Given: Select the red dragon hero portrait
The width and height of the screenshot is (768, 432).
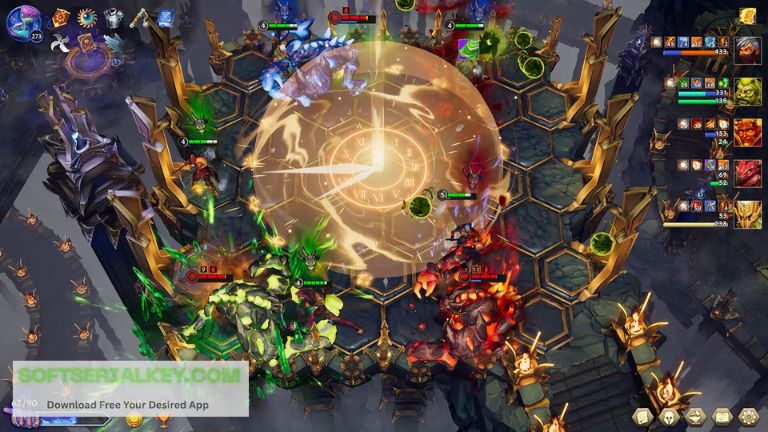Looking at the screenshot, I should click(x=747, y=173).
